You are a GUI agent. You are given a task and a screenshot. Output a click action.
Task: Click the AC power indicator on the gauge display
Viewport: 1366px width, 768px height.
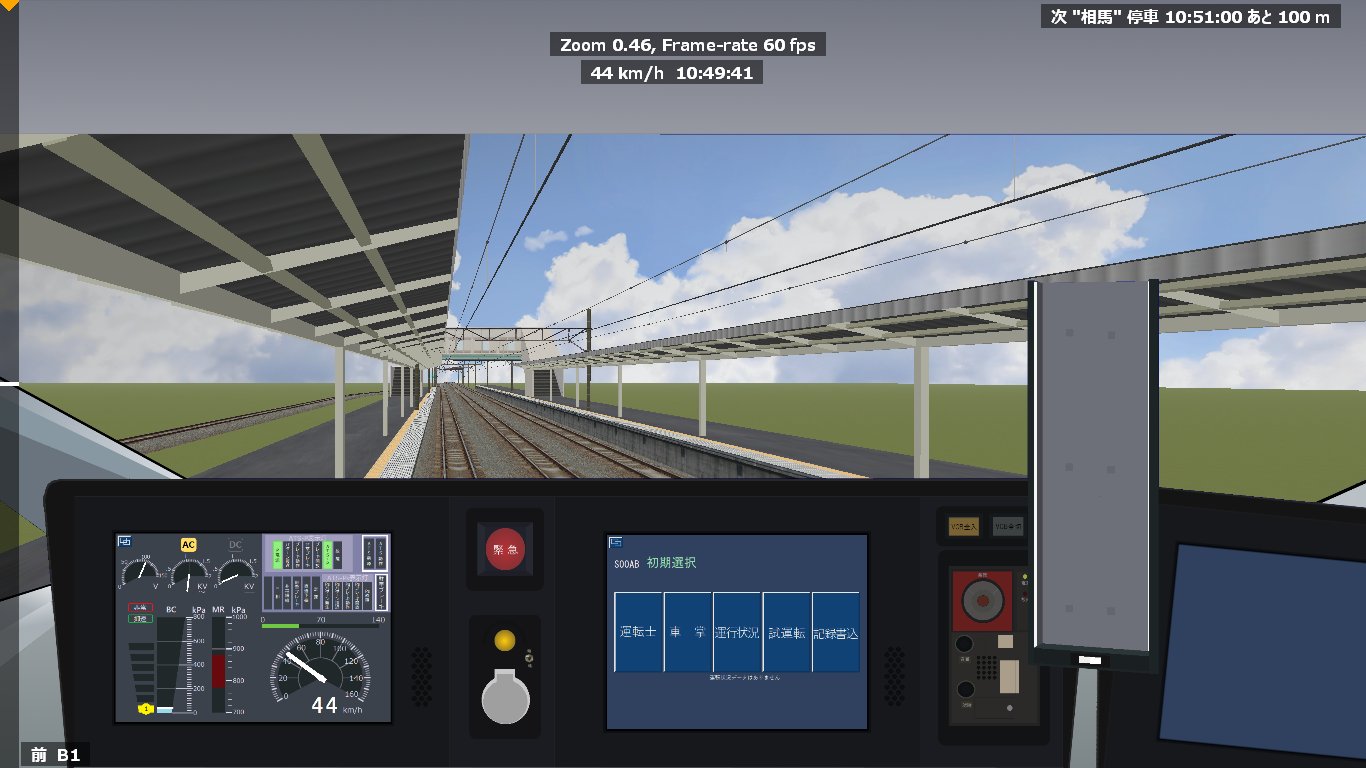(188, 545)
